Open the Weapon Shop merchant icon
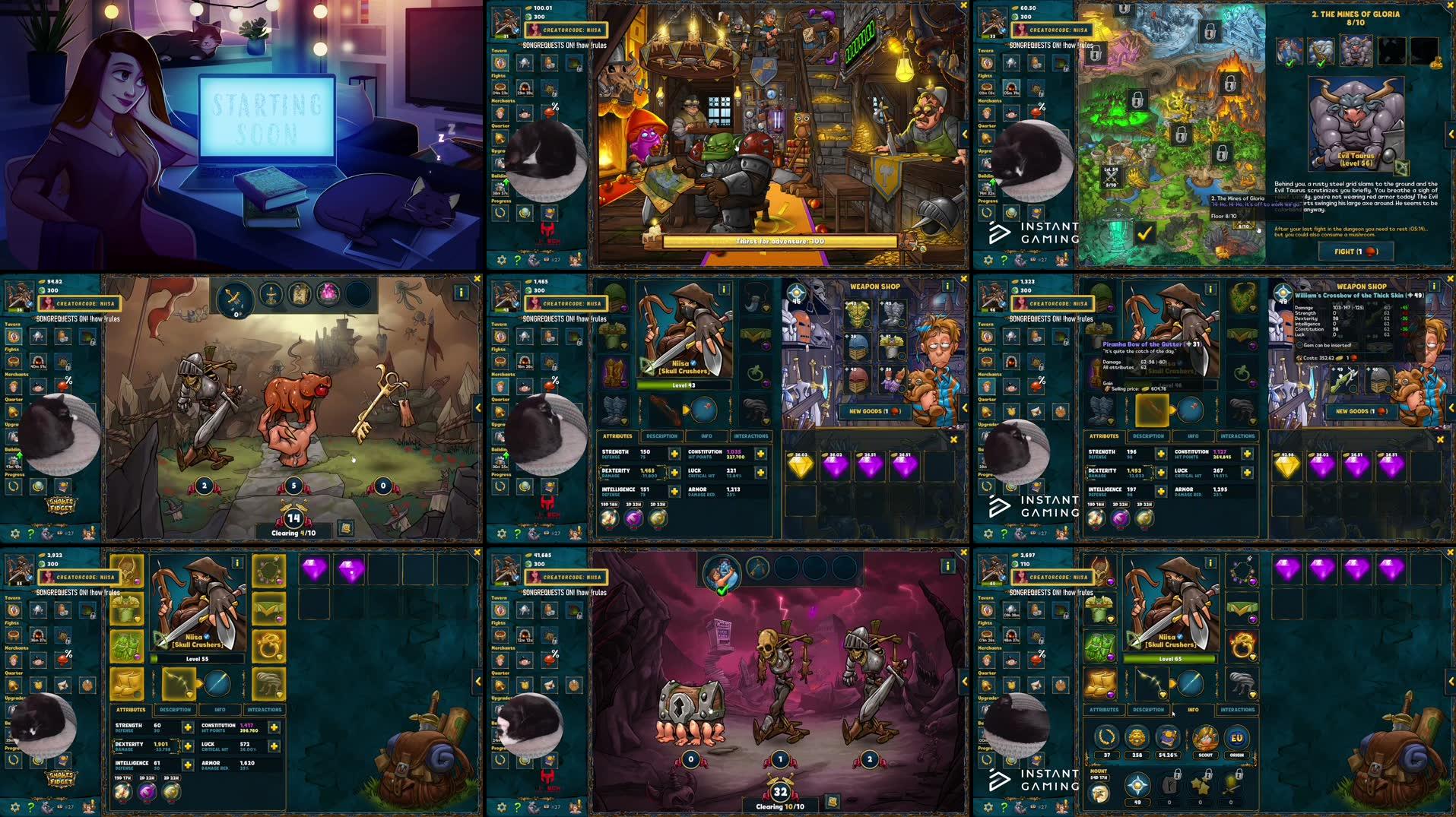Image resolution: width=1456 pixels, height=817 pixels. [x=500, y=112]
